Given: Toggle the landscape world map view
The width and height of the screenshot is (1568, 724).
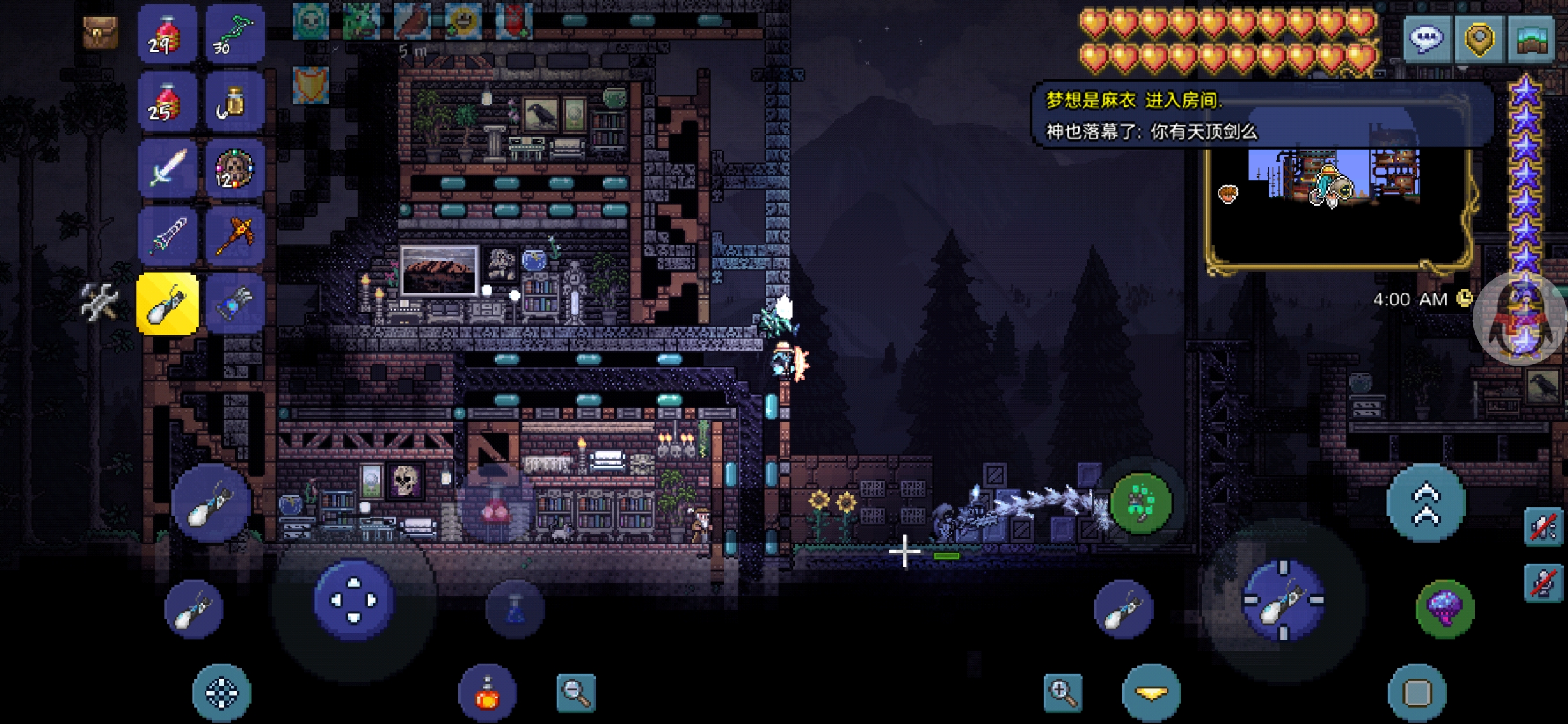Looking at the screenshot, I should point(1532,38).
